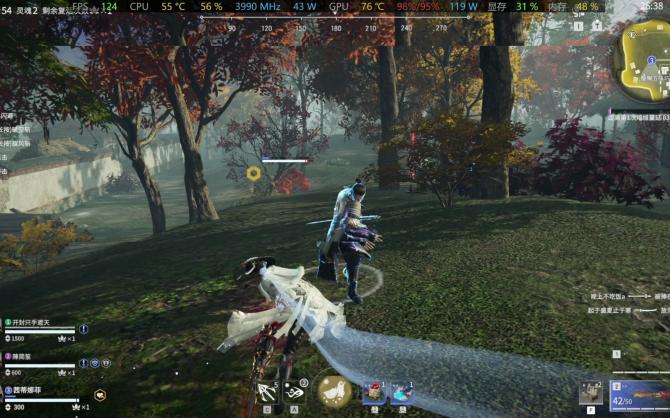The image size is (670, 418).
Task: Click the FPS counter in the performance overlay
Action: coord(96,6)
